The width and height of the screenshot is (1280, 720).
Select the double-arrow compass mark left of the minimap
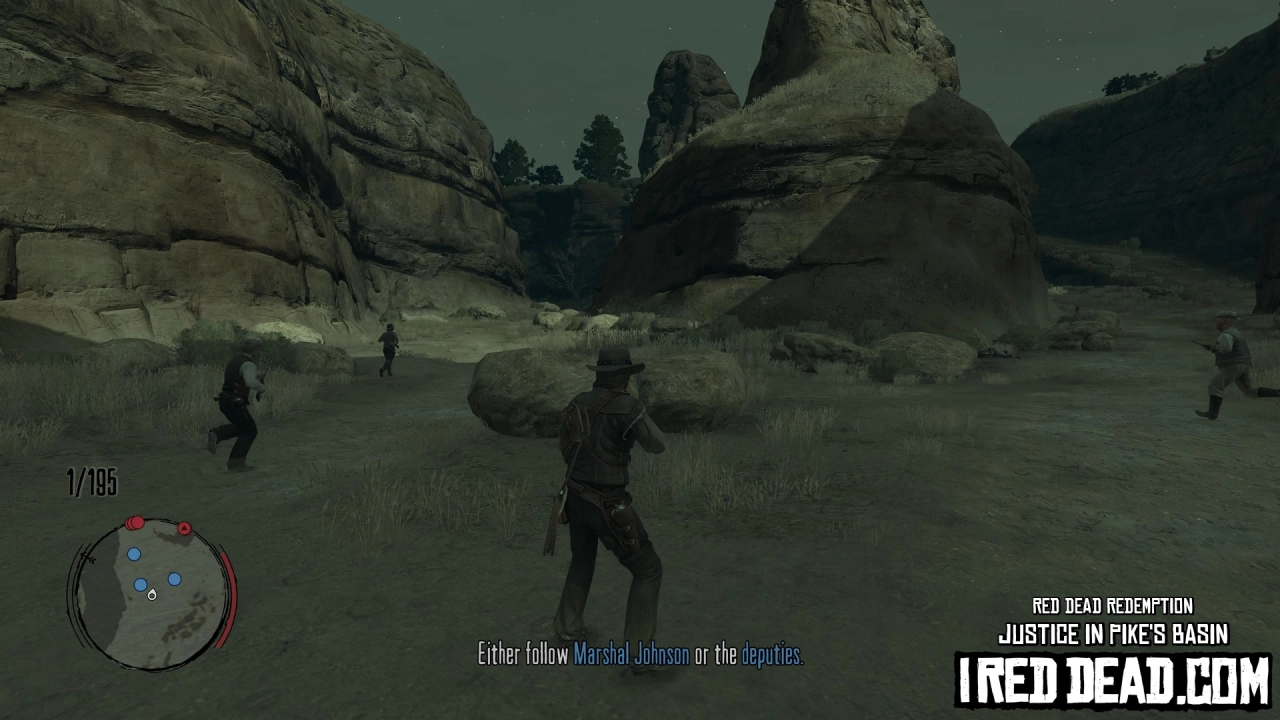[x=88, y=557]
